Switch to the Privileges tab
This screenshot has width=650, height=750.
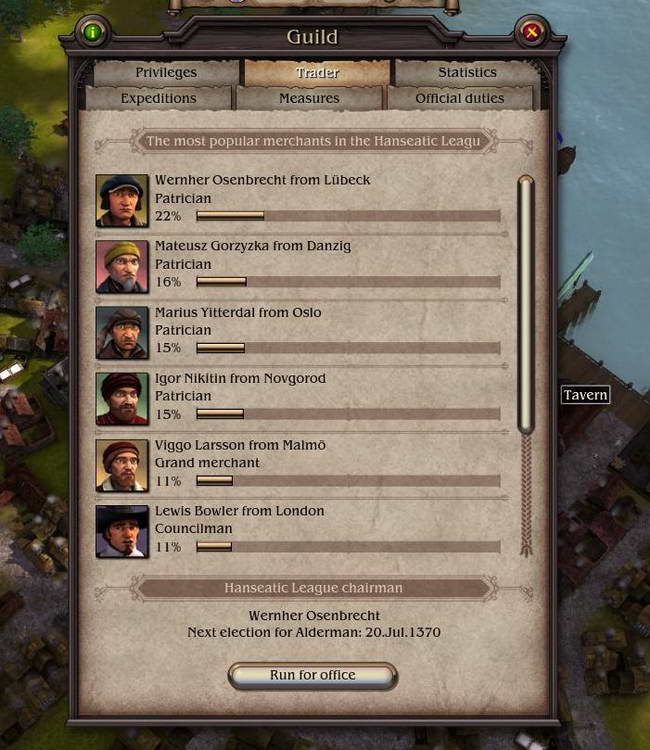166,73
